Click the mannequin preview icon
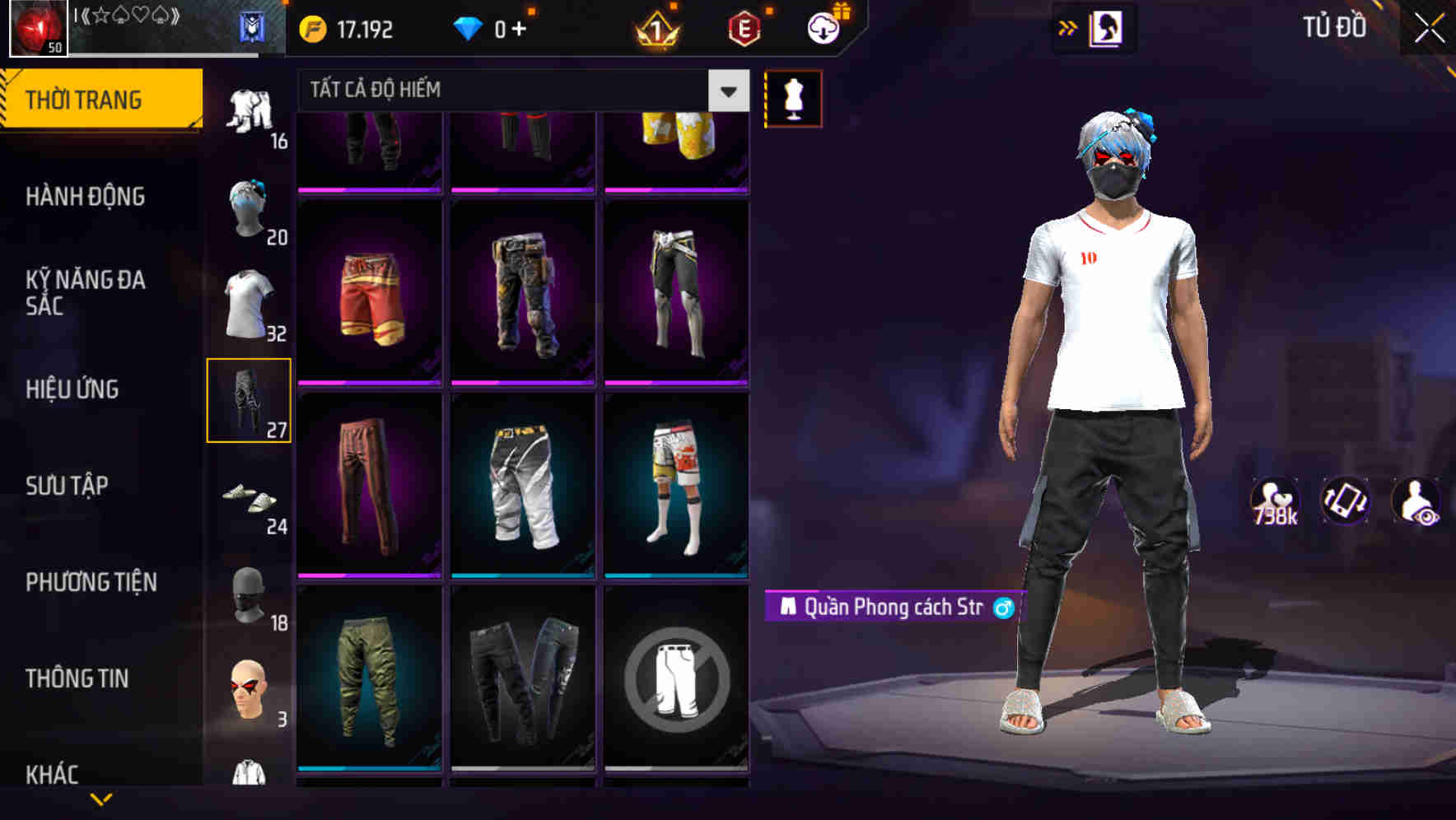The image size is (1456, 820). click(x=793, y=98)
